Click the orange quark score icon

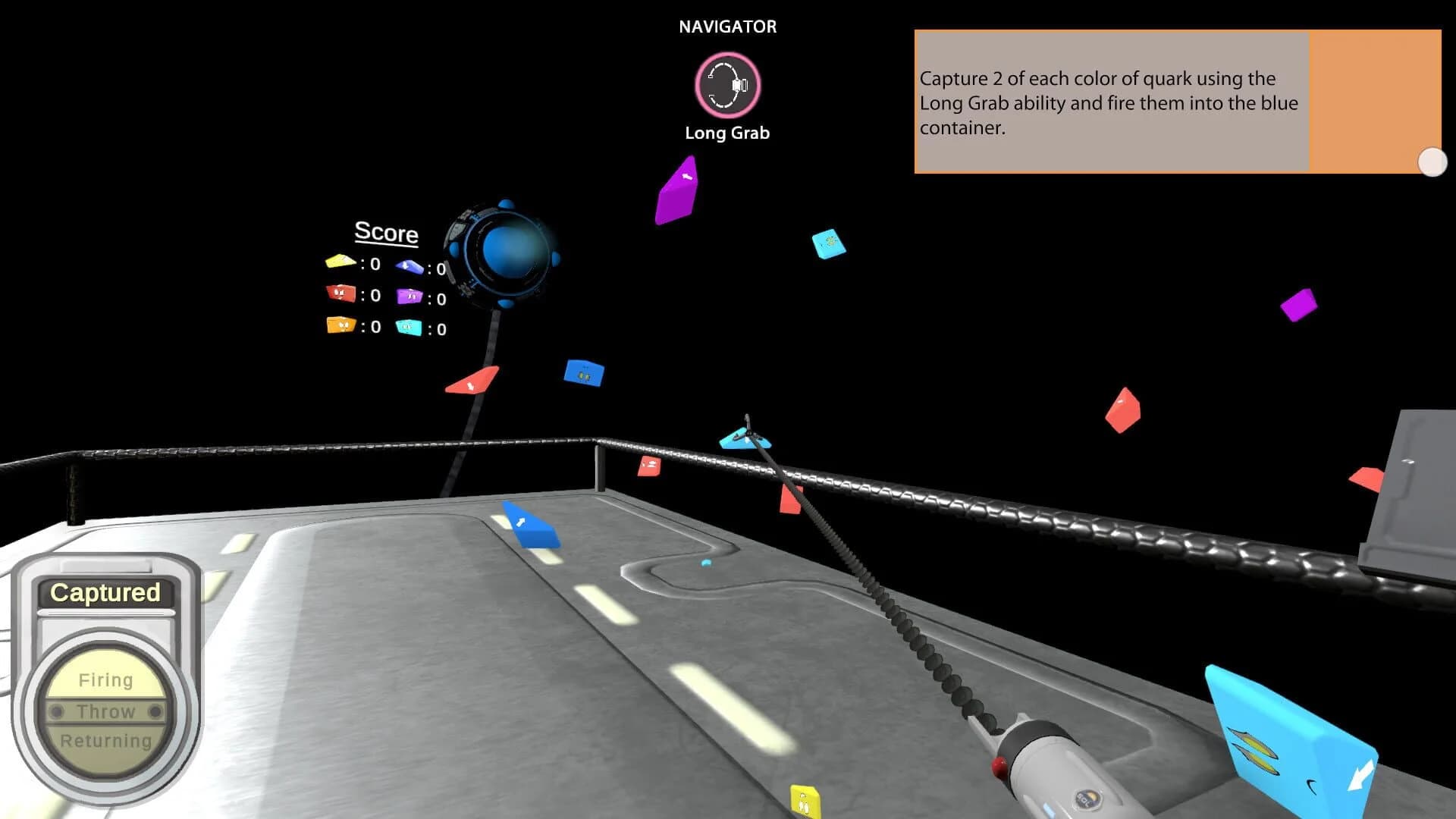pyautogui.click(x=340, y=327)
